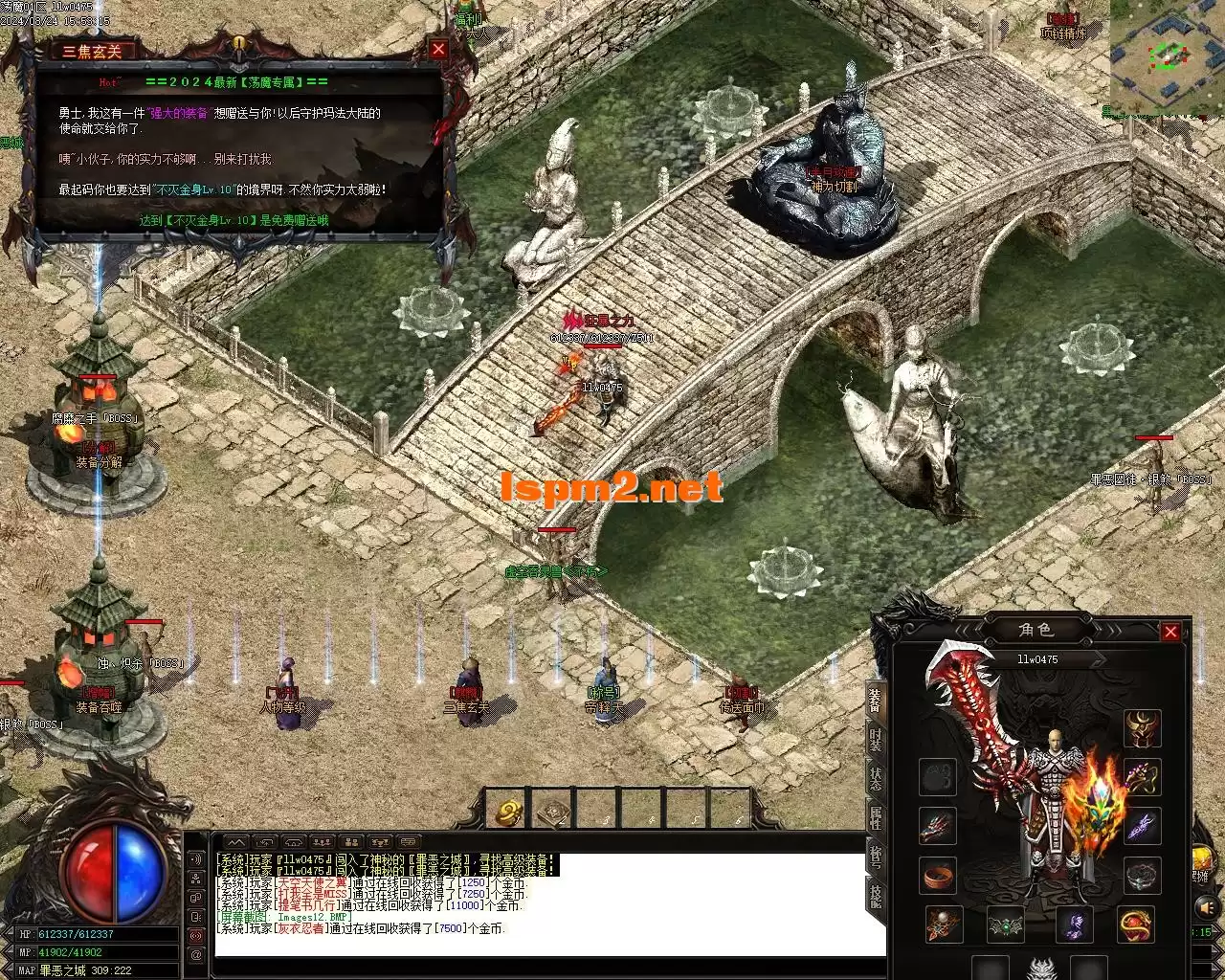Choose the red dragon orb slot

[1135, 924]
